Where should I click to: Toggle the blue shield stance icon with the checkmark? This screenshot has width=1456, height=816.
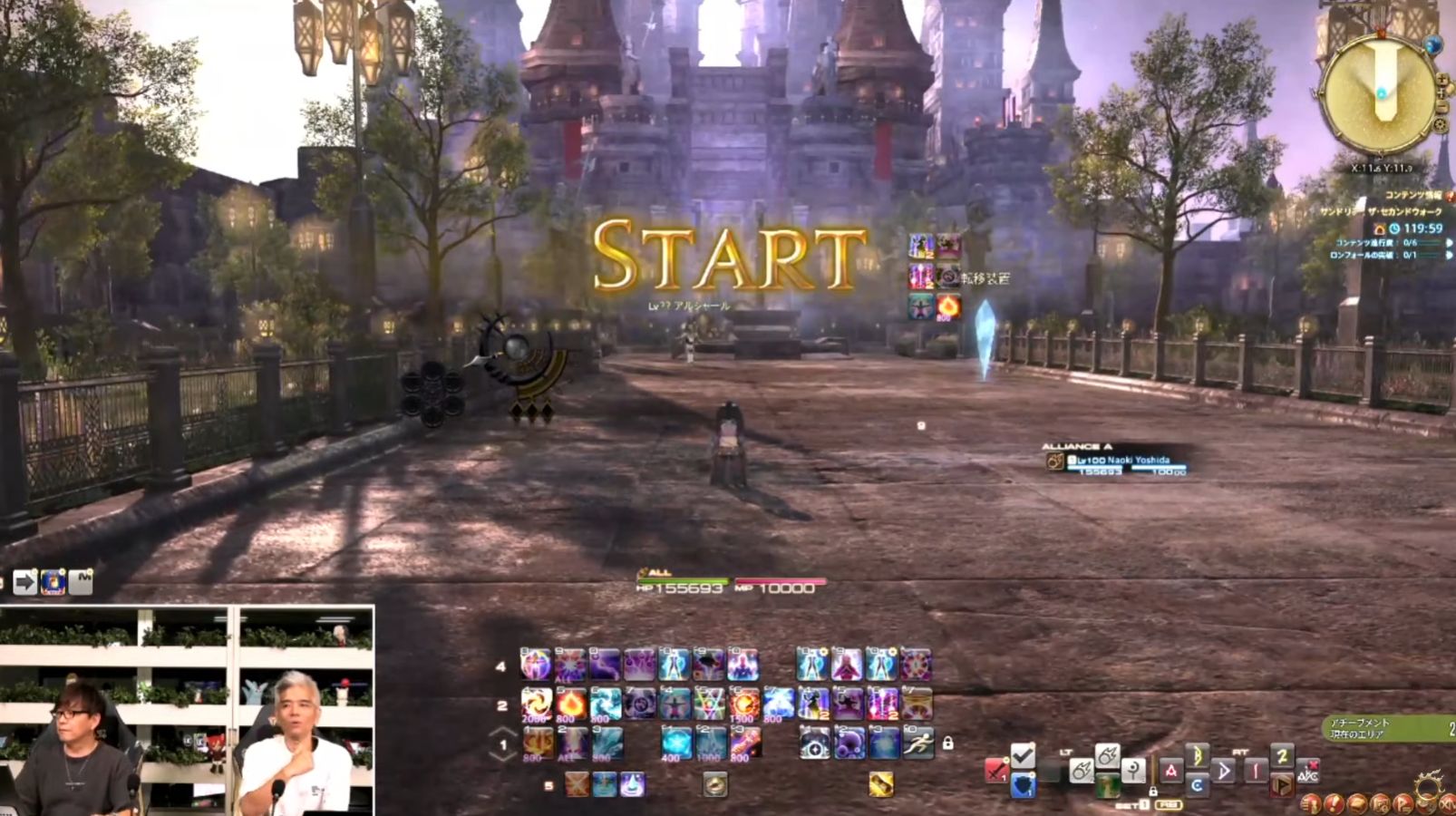1023,783
